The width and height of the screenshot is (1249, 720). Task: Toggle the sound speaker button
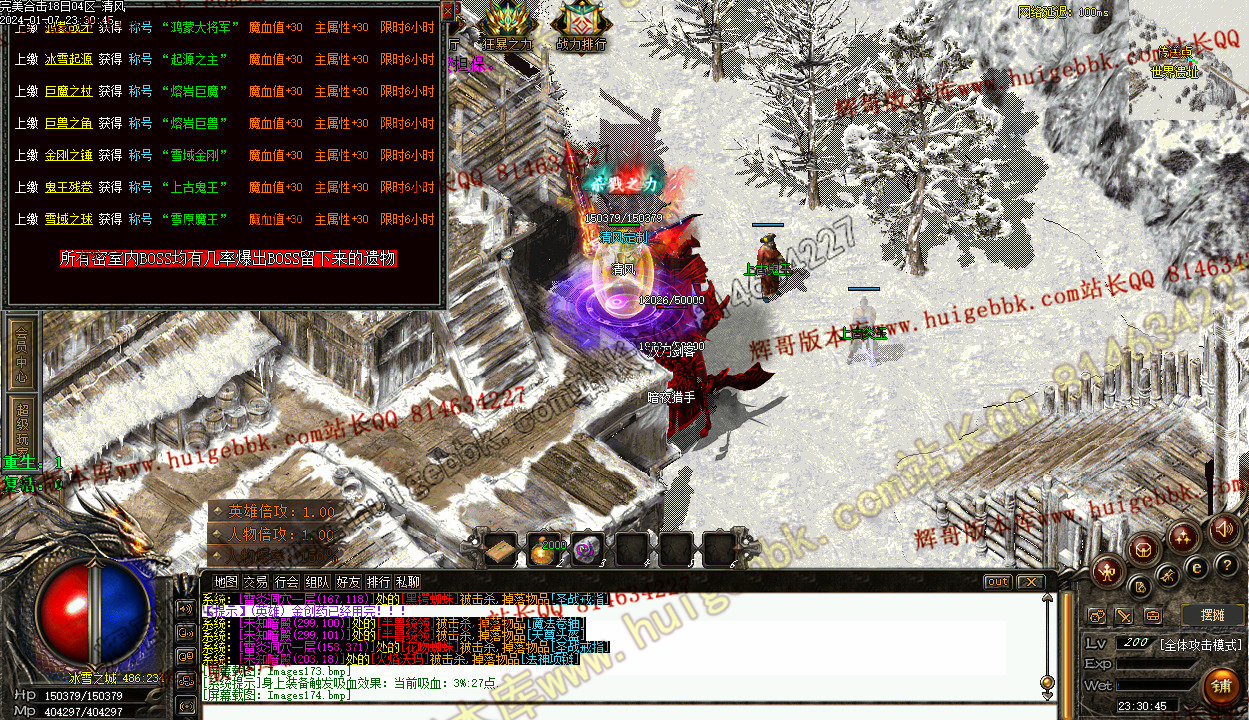pos(1223,529)
